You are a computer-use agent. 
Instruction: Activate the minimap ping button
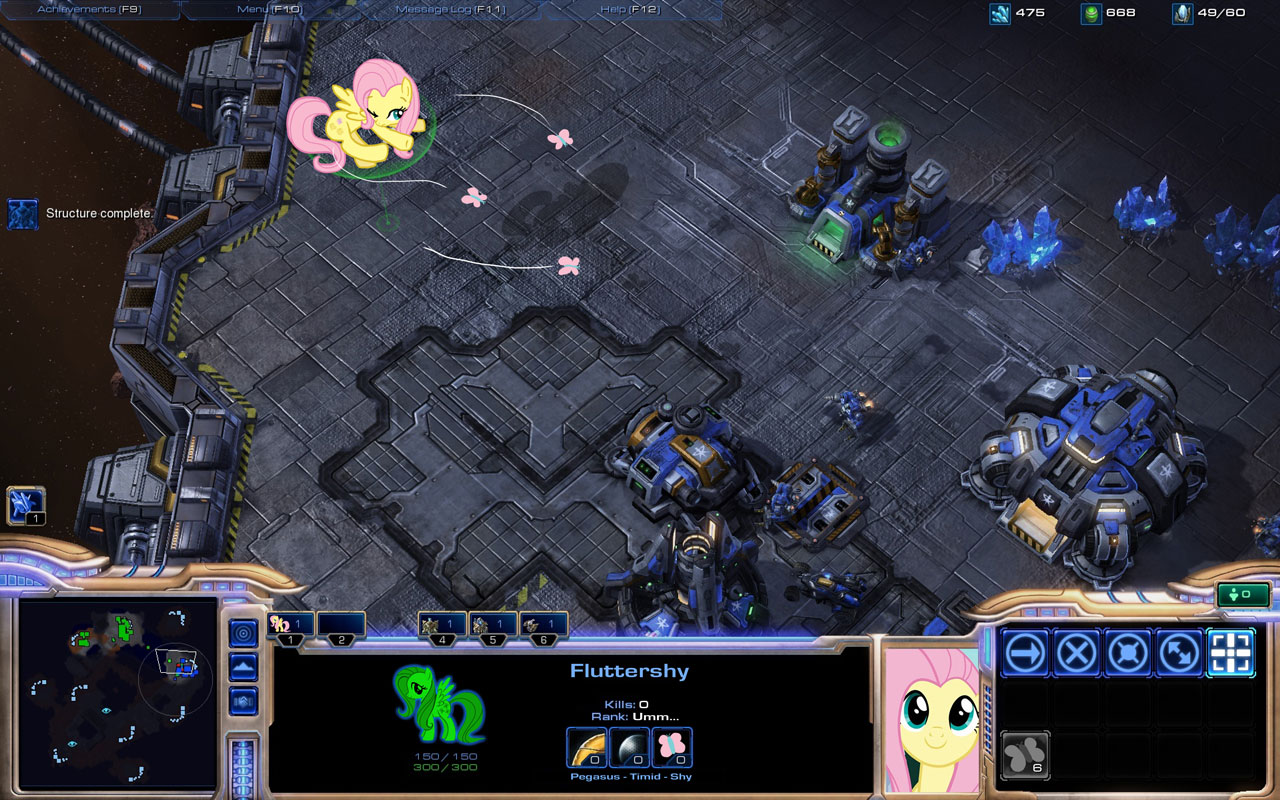tap(243, 633)
